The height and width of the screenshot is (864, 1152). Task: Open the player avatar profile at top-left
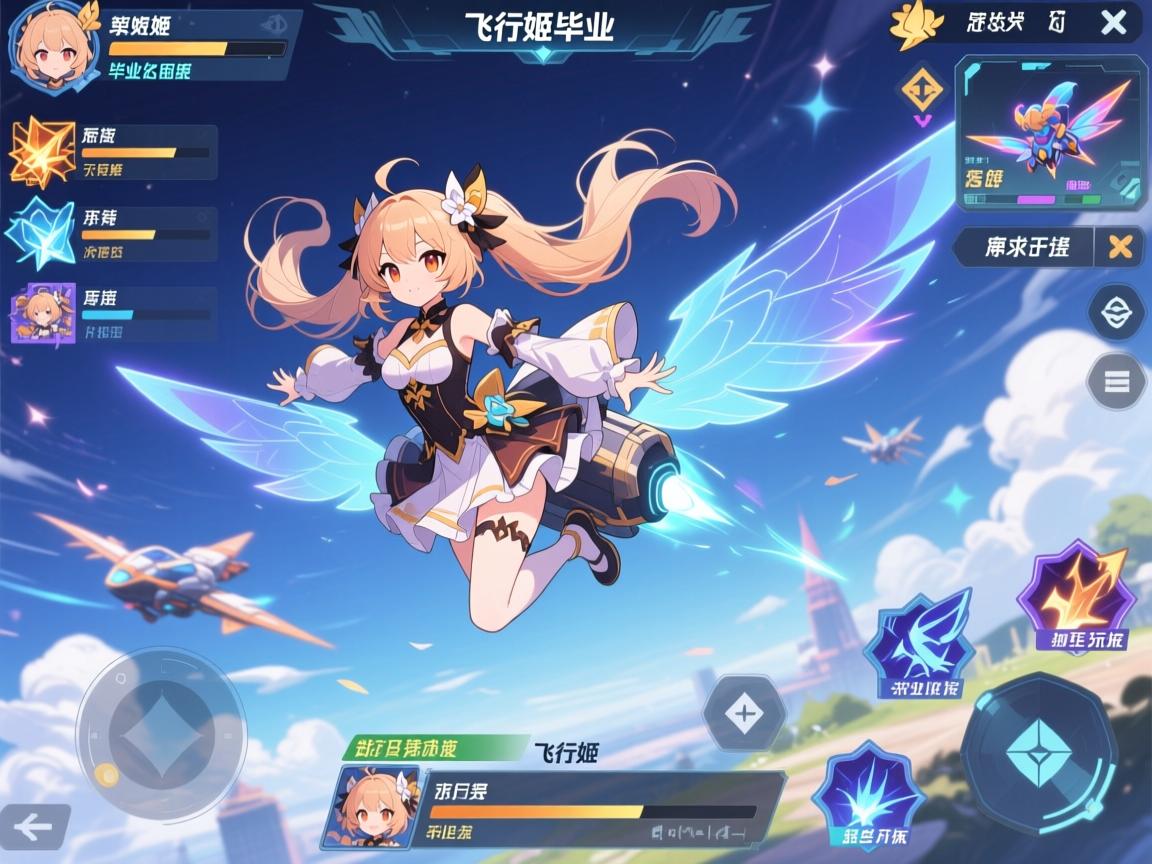click(x=49, y=44)
